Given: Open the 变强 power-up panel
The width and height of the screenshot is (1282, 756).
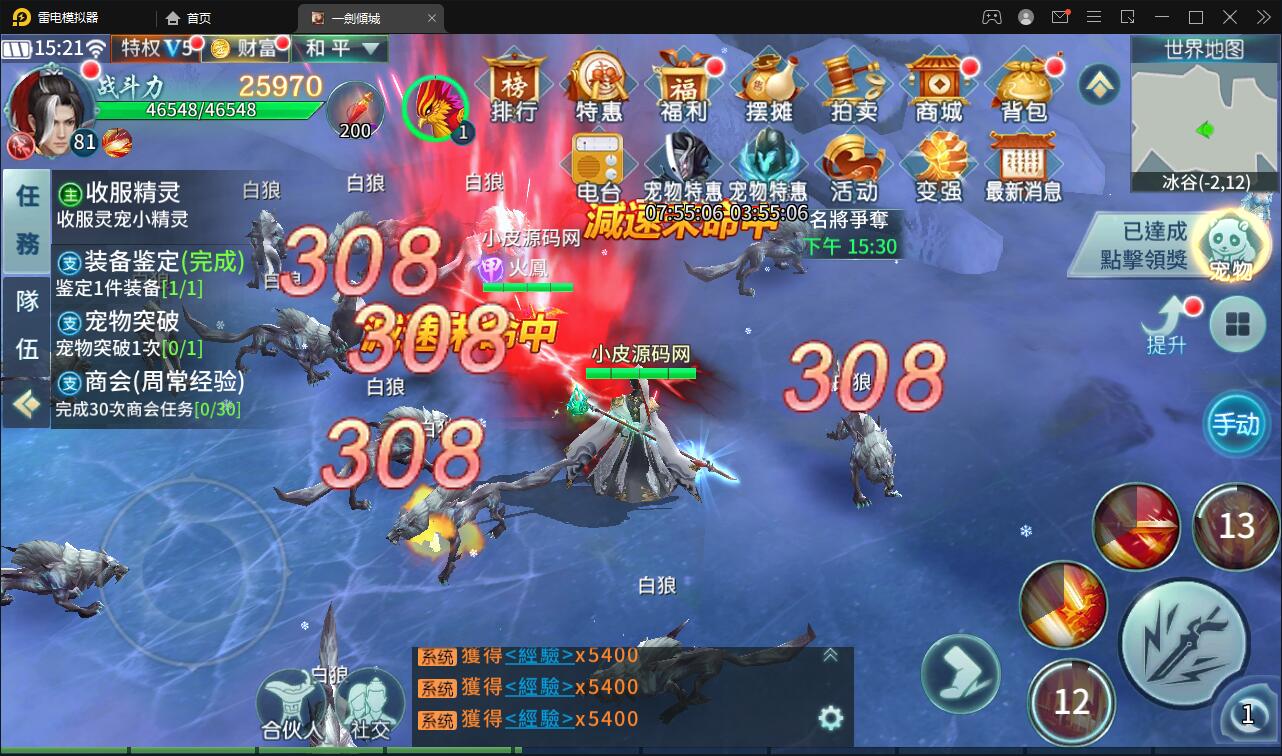Looking at the screenshot, I should click(x=939, y=165).
